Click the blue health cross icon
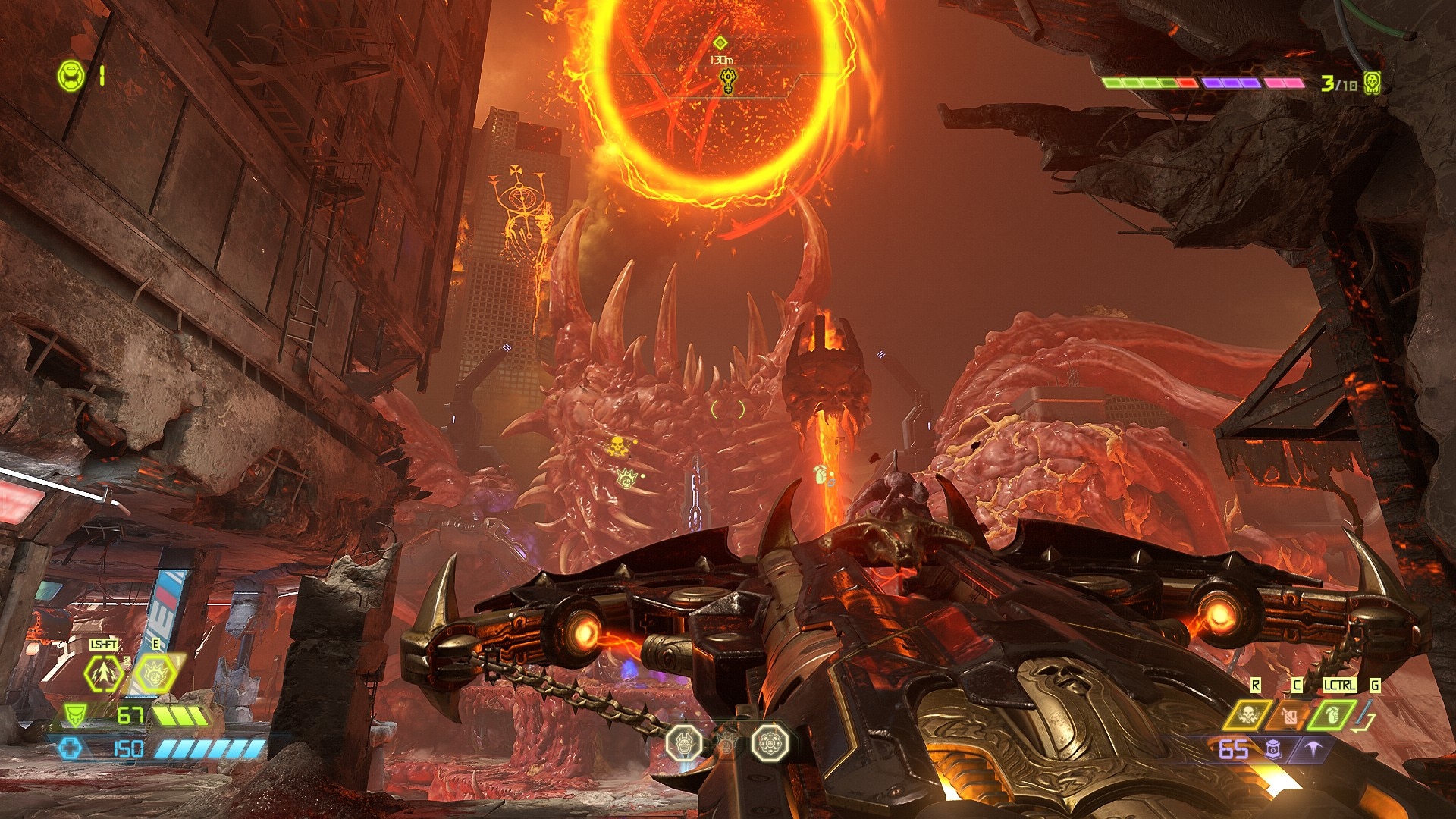This screenshot has height=819, width=1456. [70, 749]
